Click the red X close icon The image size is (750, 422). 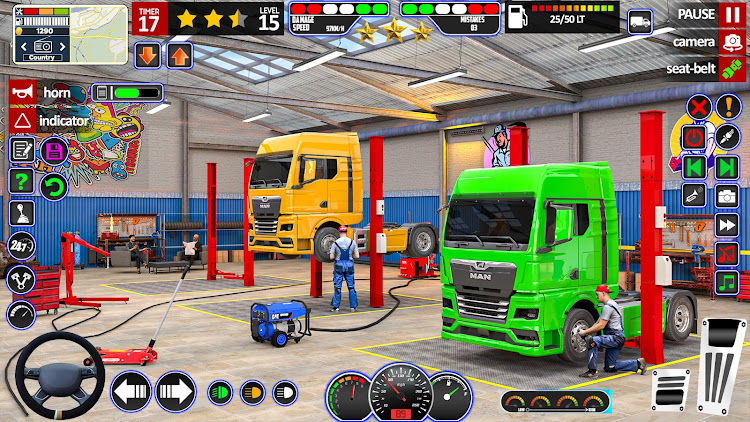[x=699, y=107]
